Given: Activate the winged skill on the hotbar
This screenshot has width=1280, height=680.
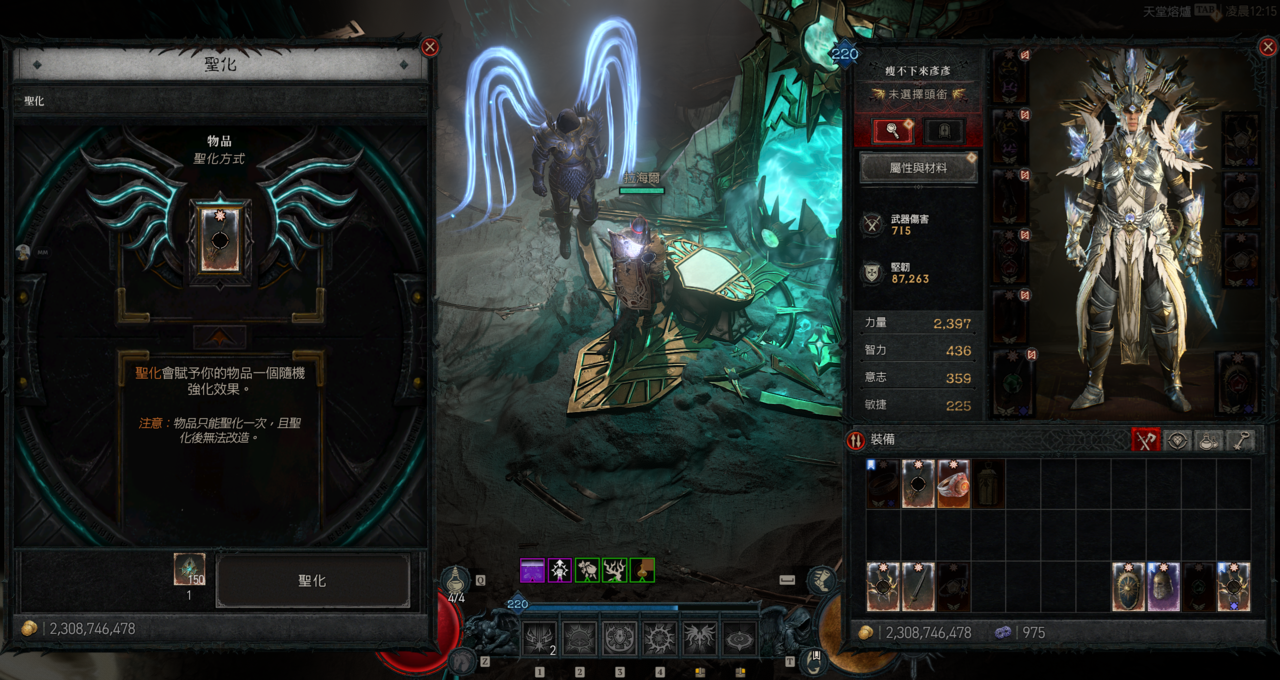Looking at the screenshot, I should 699,638.
